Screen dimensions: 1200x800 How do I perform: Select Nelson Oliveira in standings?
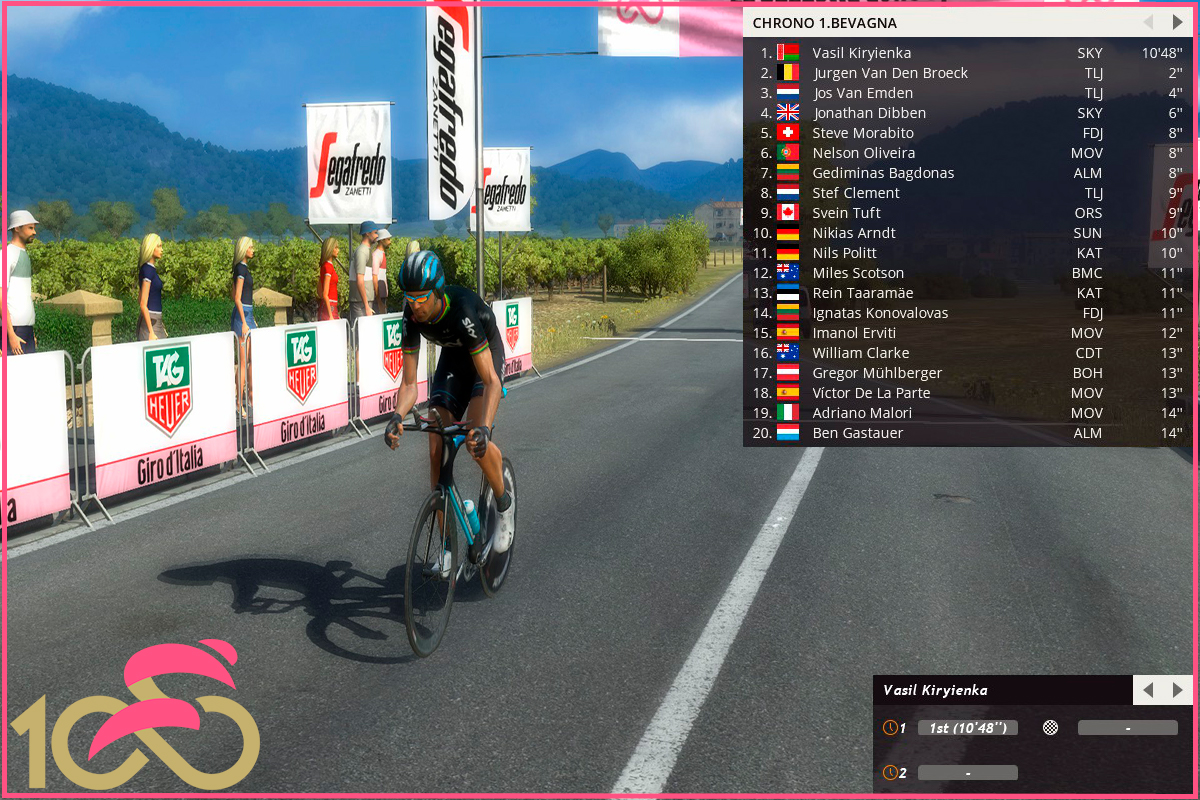click(x=863, y=153)
